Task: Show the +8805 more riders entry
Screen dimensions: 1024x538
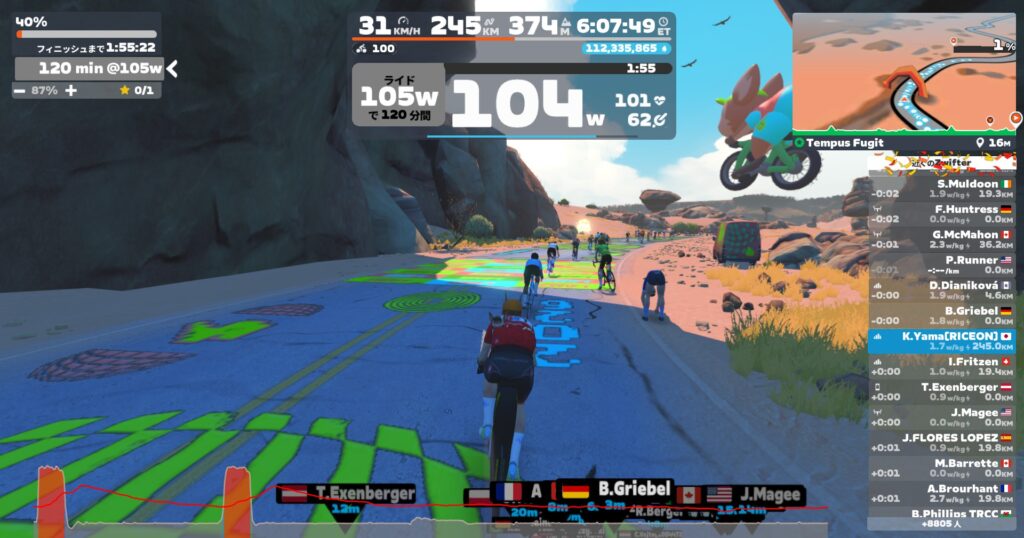Action: 941,523
